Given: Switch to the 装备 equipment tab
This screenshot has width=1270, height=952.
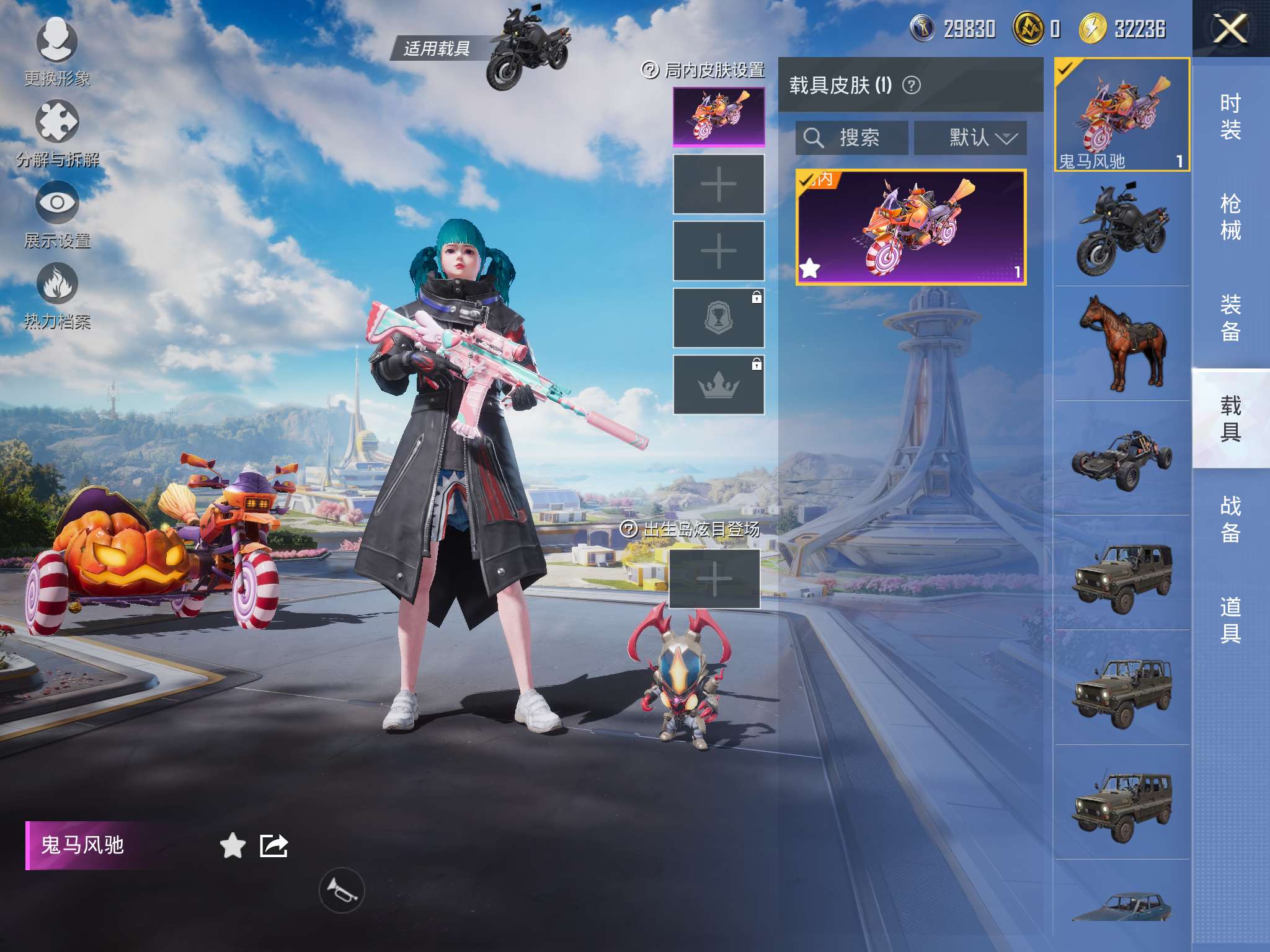Looking at the screenshot, I should pyautogui.click(x=1230, y=317).
